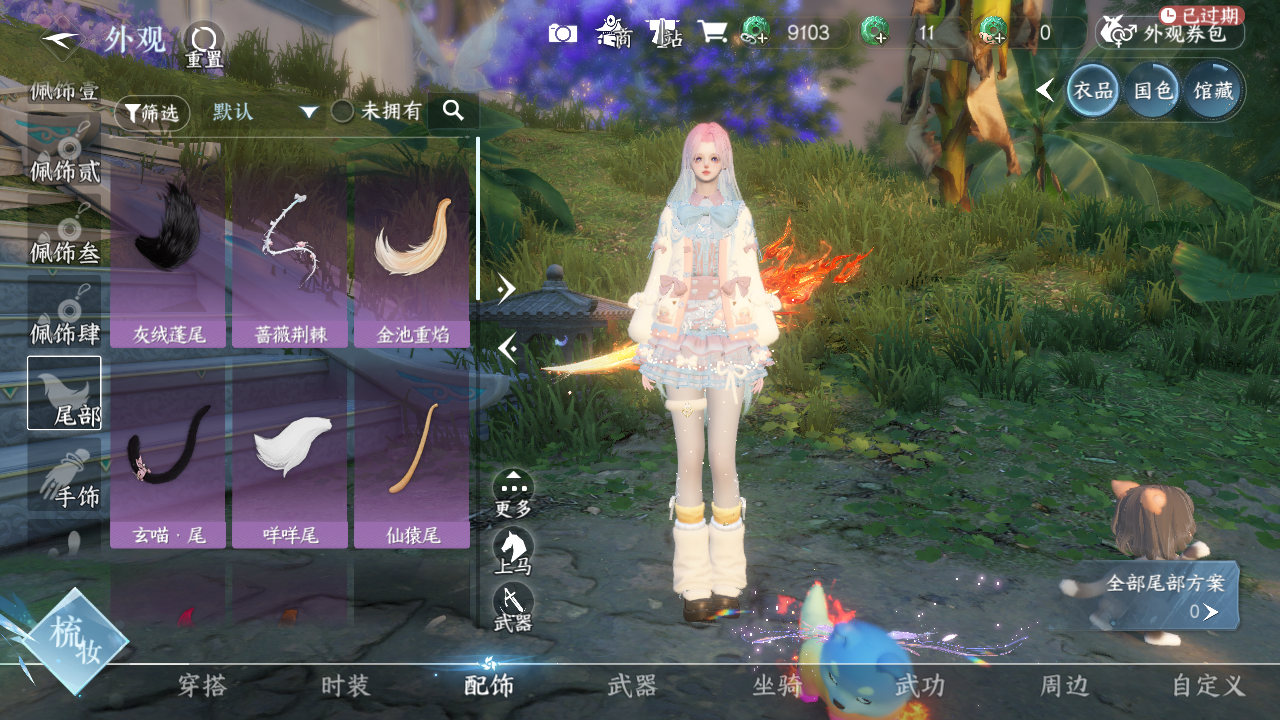Toggle the 上马 mount button

[x=513, y=550]
